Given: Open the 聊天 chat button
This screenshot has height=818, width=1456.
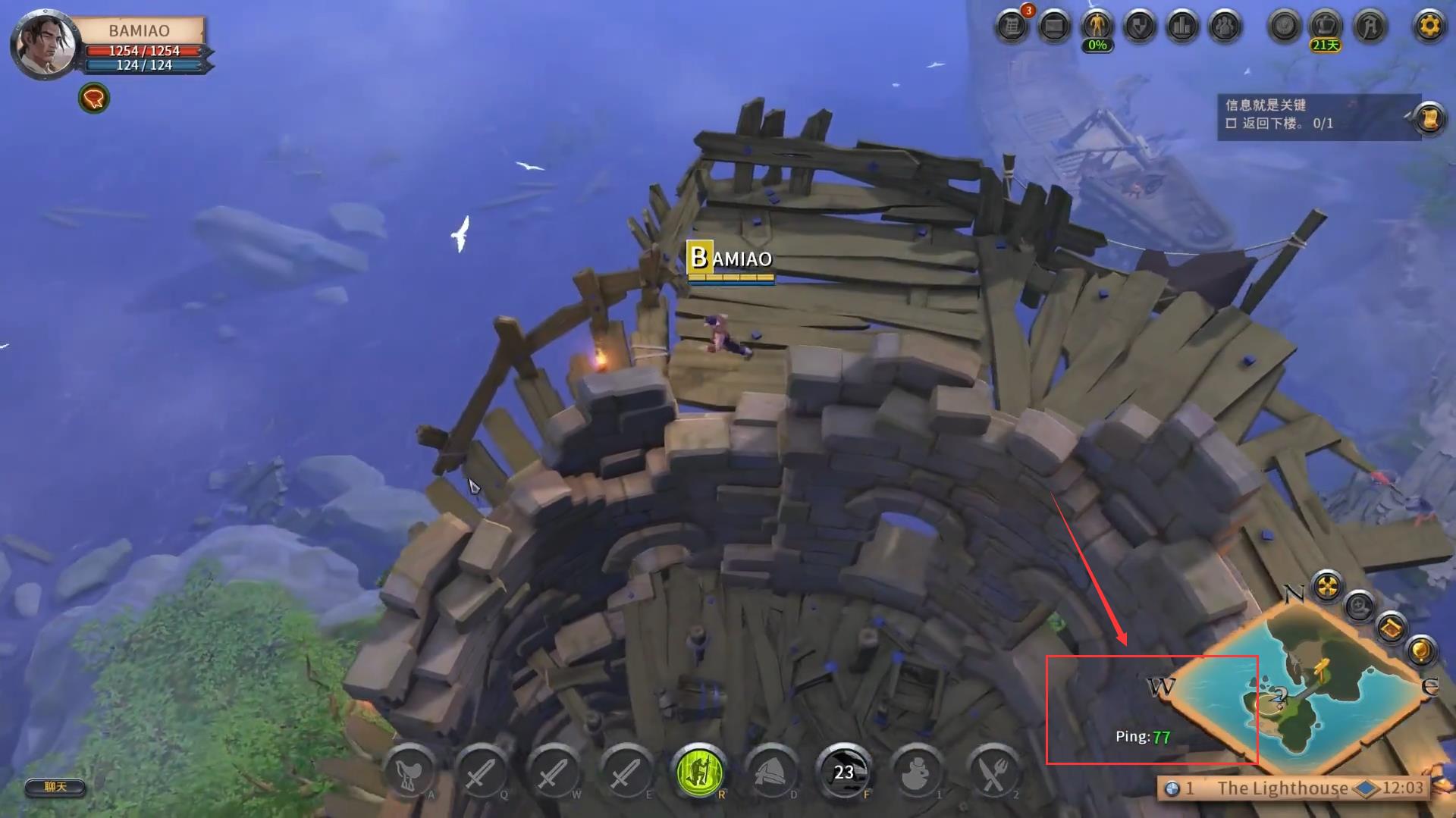Looking at the screenshot, I should click(x=55, y=787).
